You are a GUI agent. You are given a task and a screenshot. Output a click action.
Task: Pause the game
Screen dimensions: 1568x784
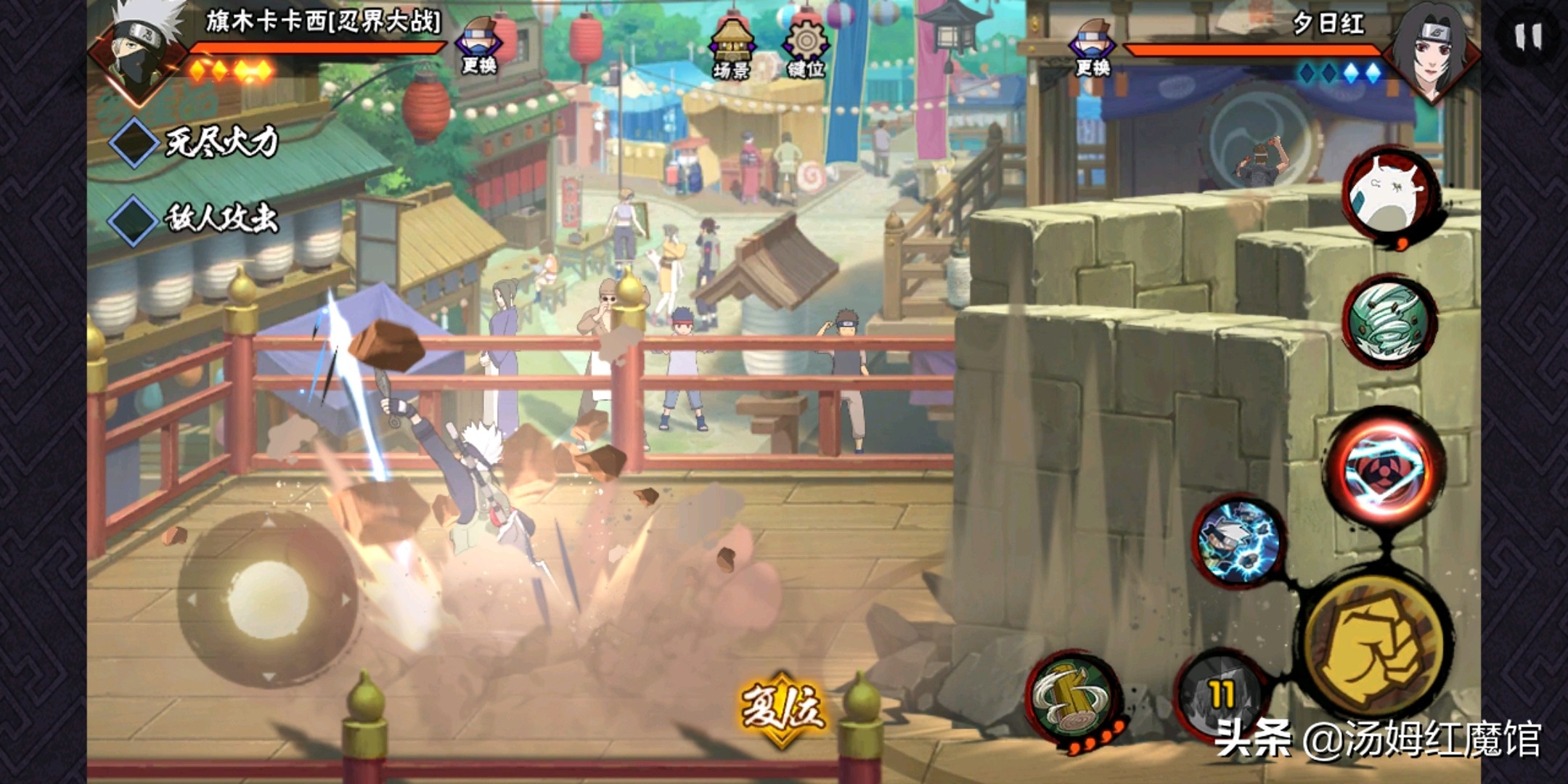[1528, 36]
